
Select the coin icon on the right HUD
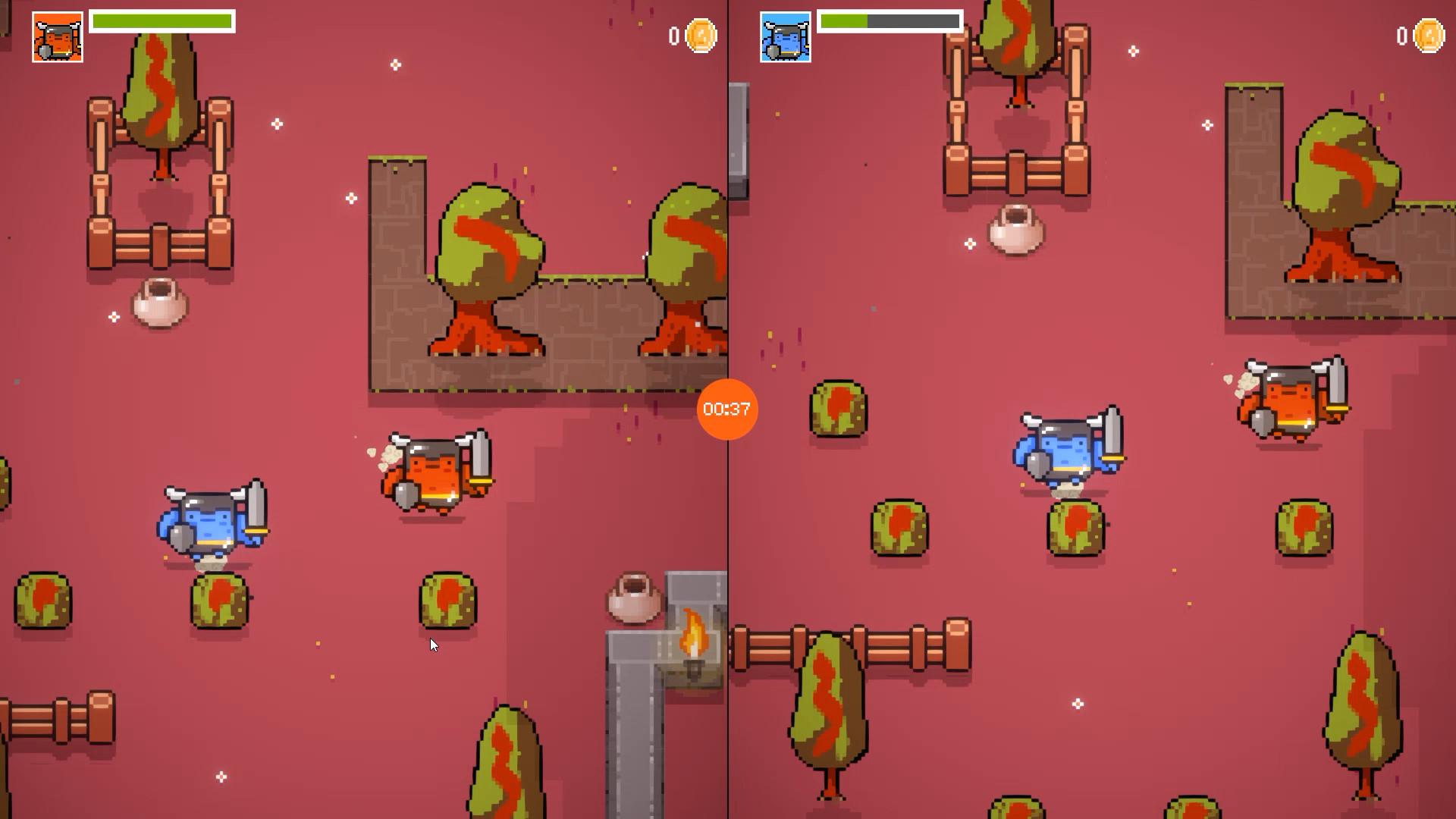(x=1428, y=35)
